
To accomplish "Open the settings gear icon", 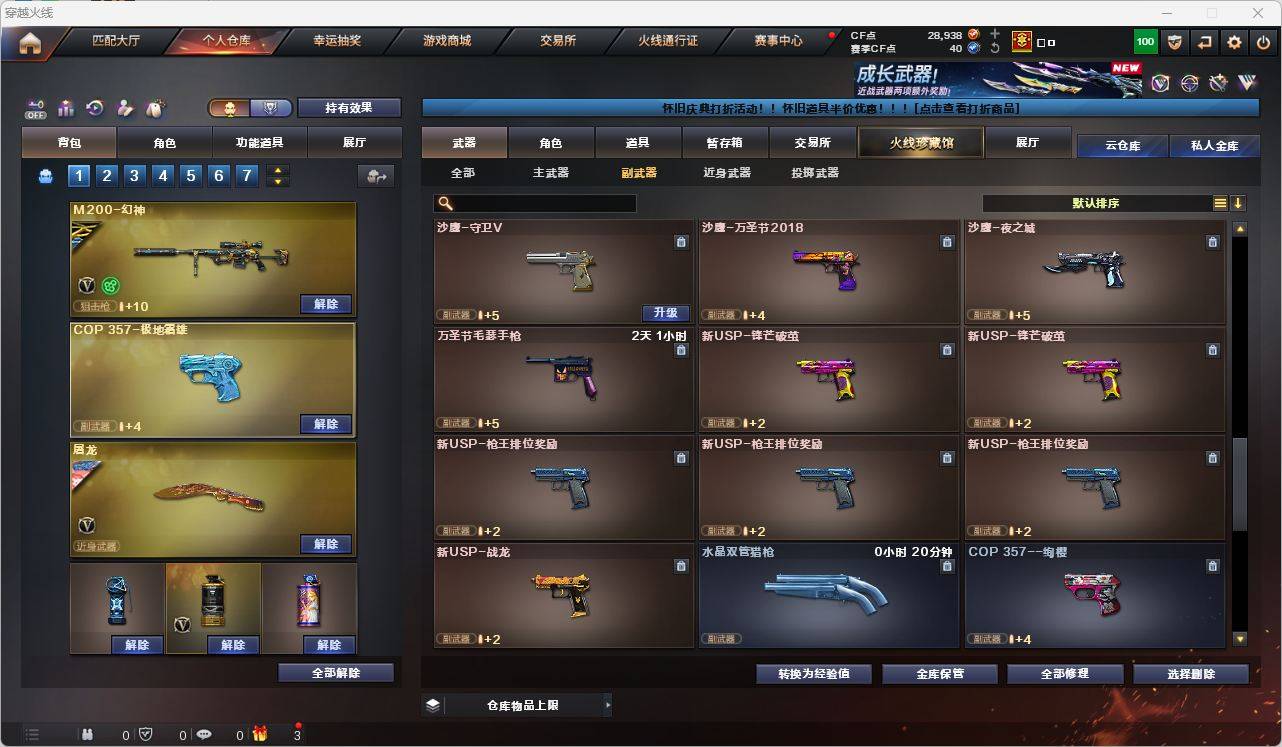I will coord(1233,42).
